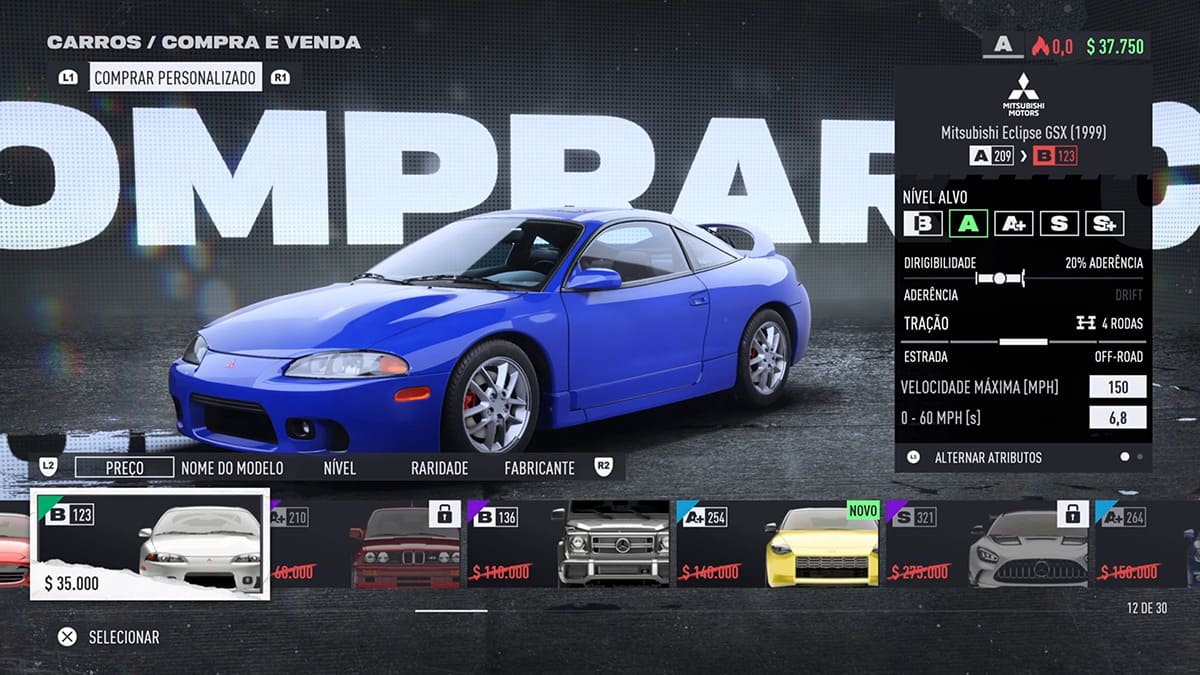Choose target level S
1200x675 pixels.
(x=1059, y=223)
